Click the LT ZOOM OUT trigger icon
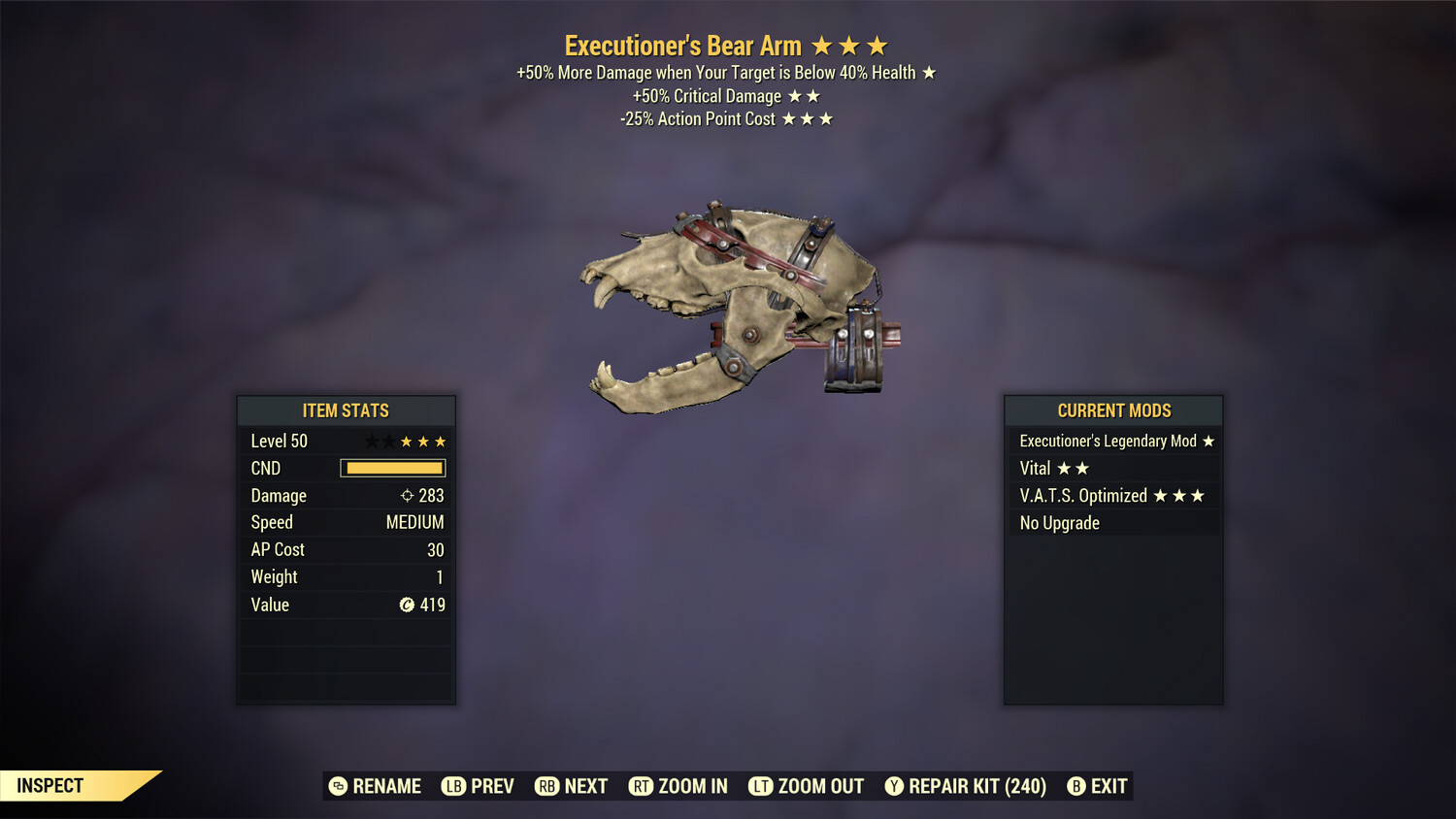 coord(763,786)
